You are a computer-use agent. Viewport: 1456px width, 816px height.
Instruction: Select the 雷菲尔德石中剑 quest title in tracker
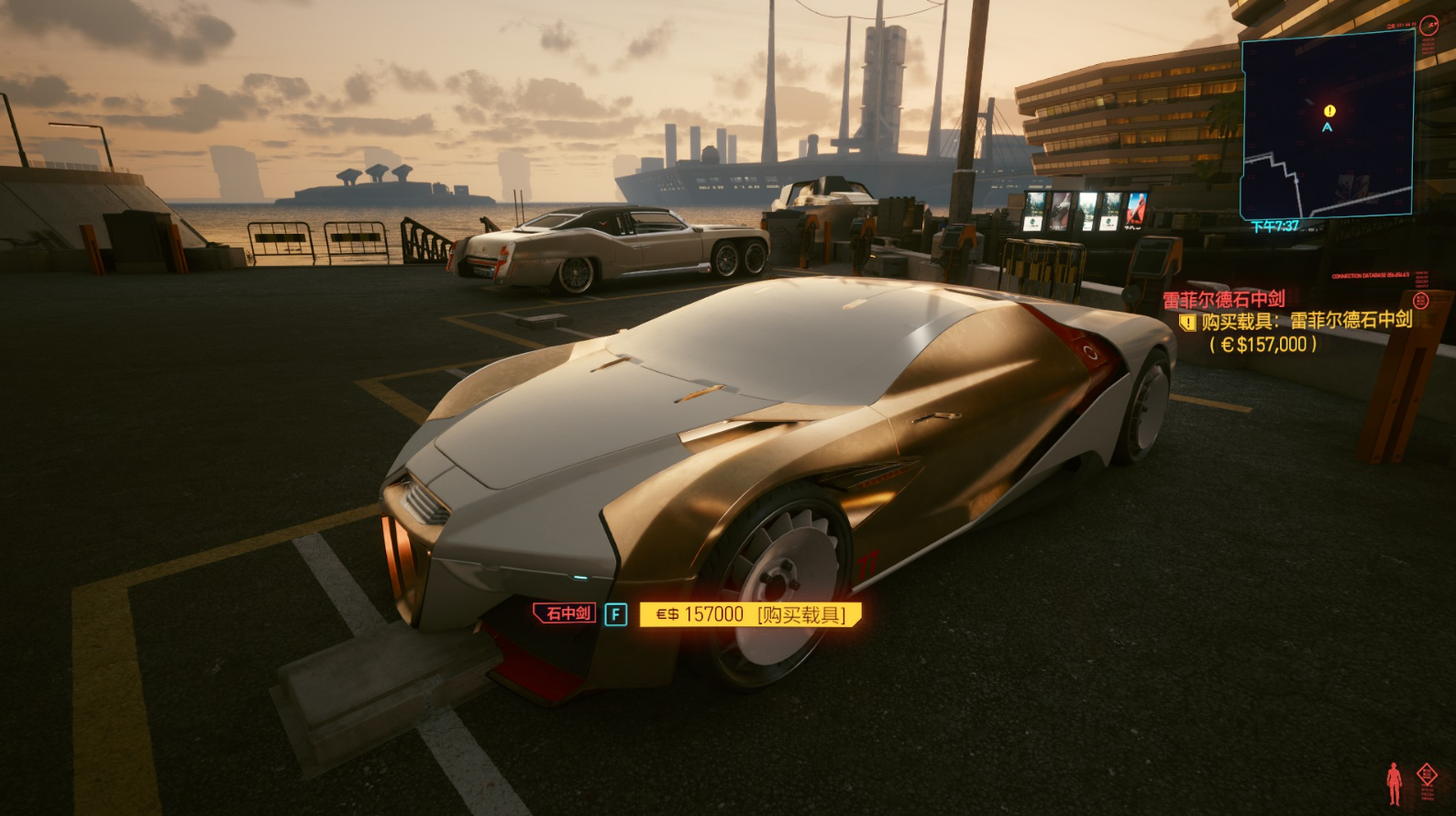point(1224,299)
